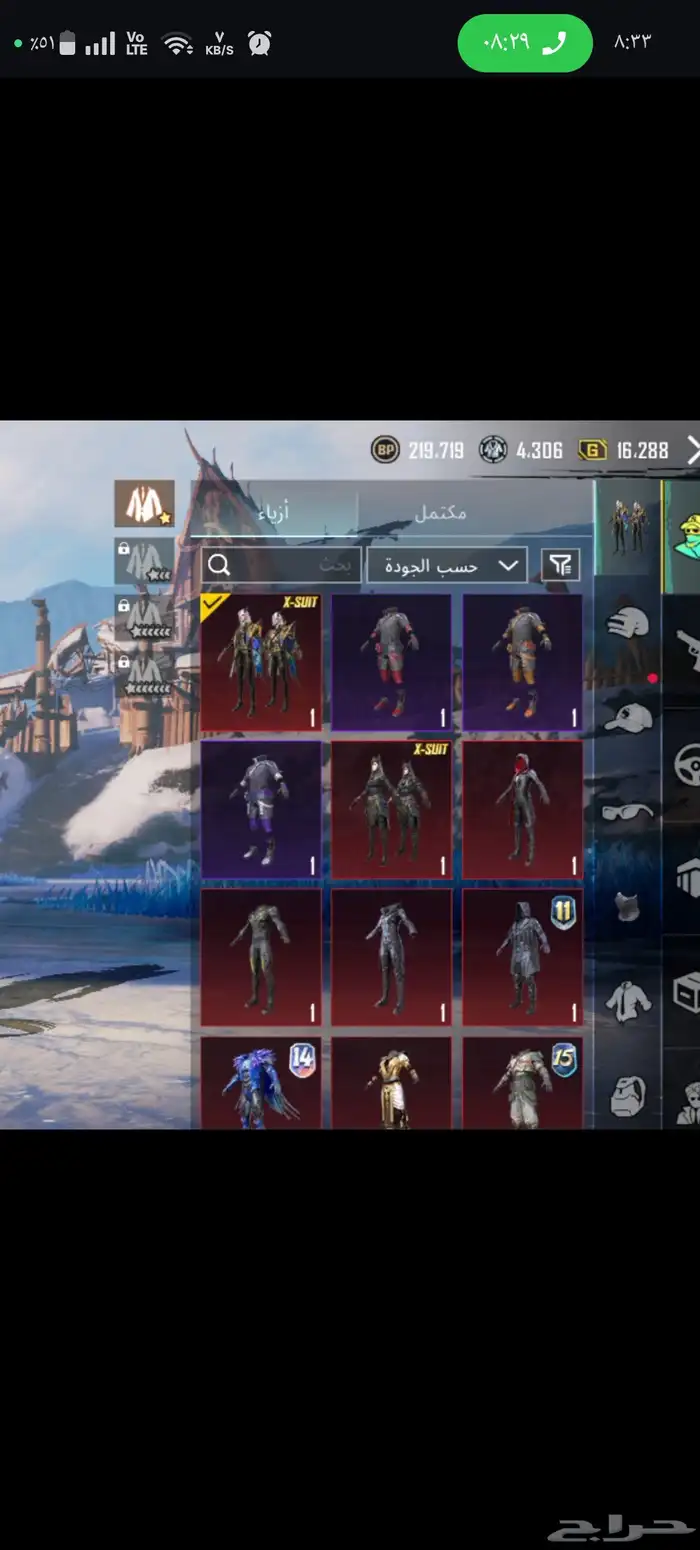This screenshot has height=1550, width=700.
Task: Tap the green ongoing call indicator
Action: click(x=525, y=43)
